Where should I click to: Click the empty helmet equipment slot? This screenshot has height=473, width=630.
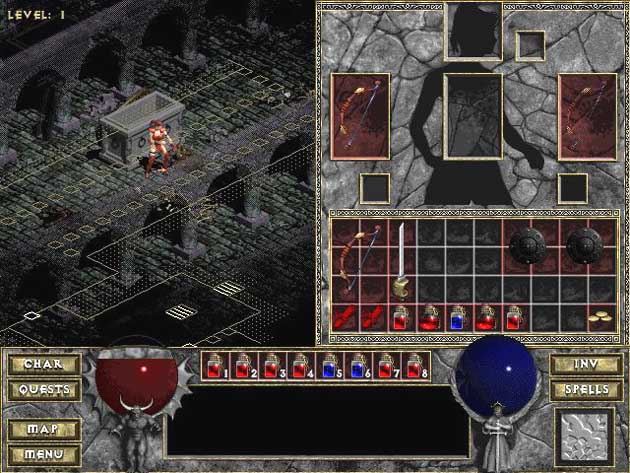click(473, 30)
